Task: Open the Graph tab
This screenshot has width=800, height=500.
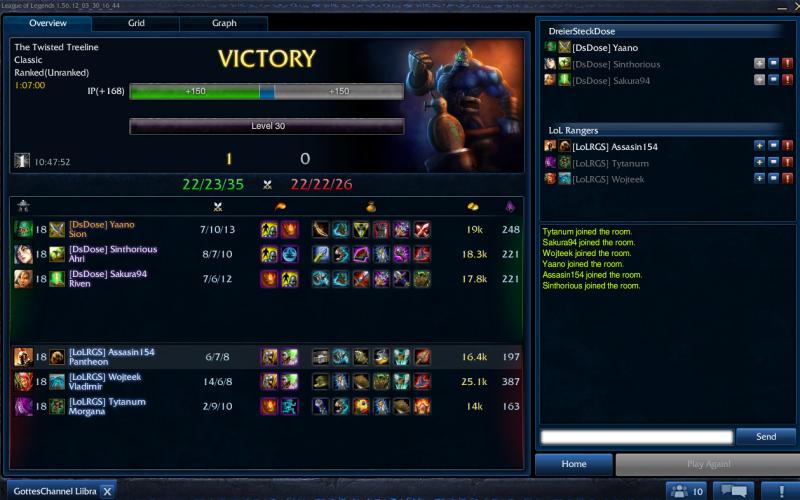Action: (x=224, y=22)
